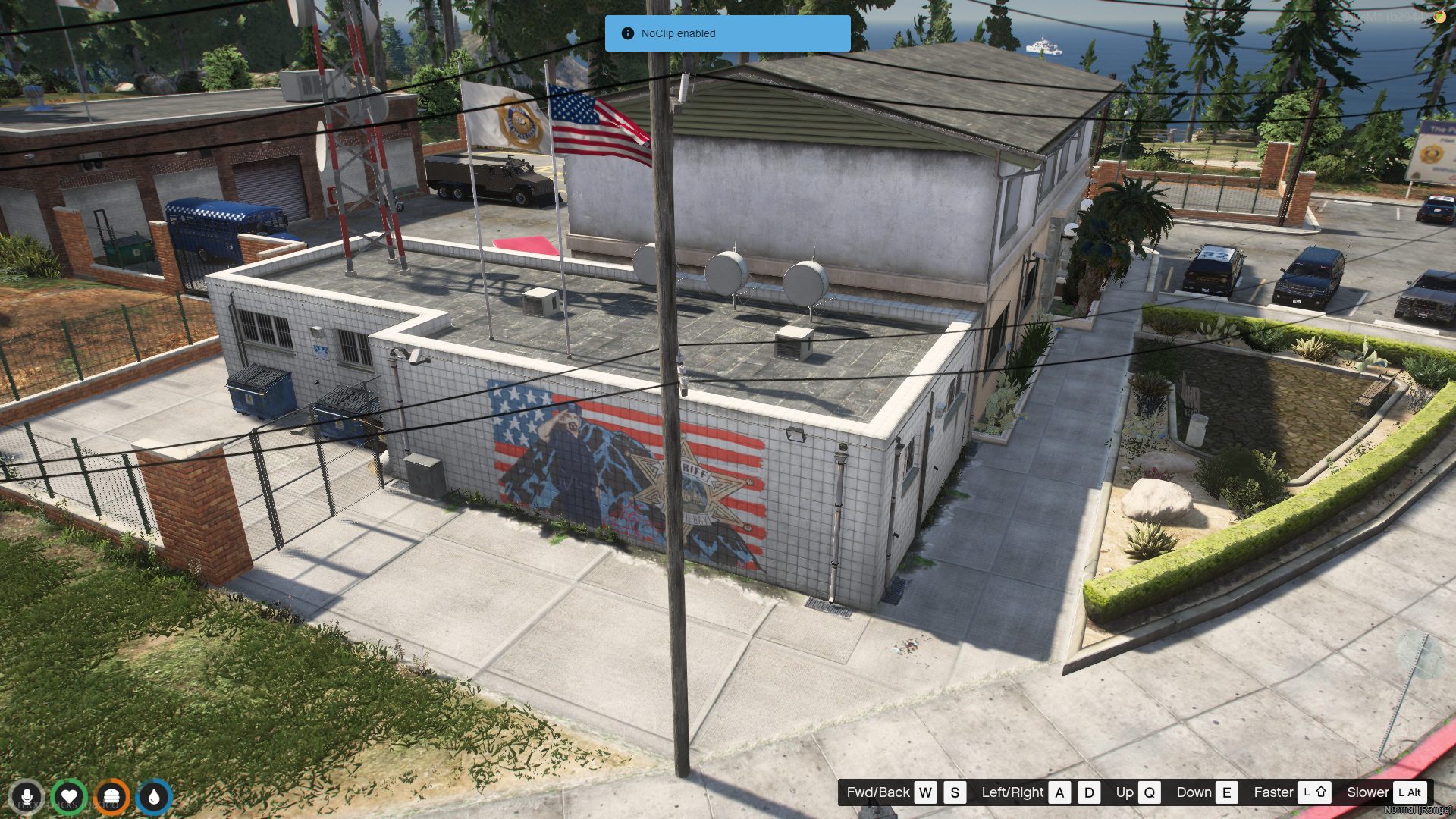Click the orange burger hunger icon
The image size is (1456, 819).
pyautogui.click(x=111, y=797)
